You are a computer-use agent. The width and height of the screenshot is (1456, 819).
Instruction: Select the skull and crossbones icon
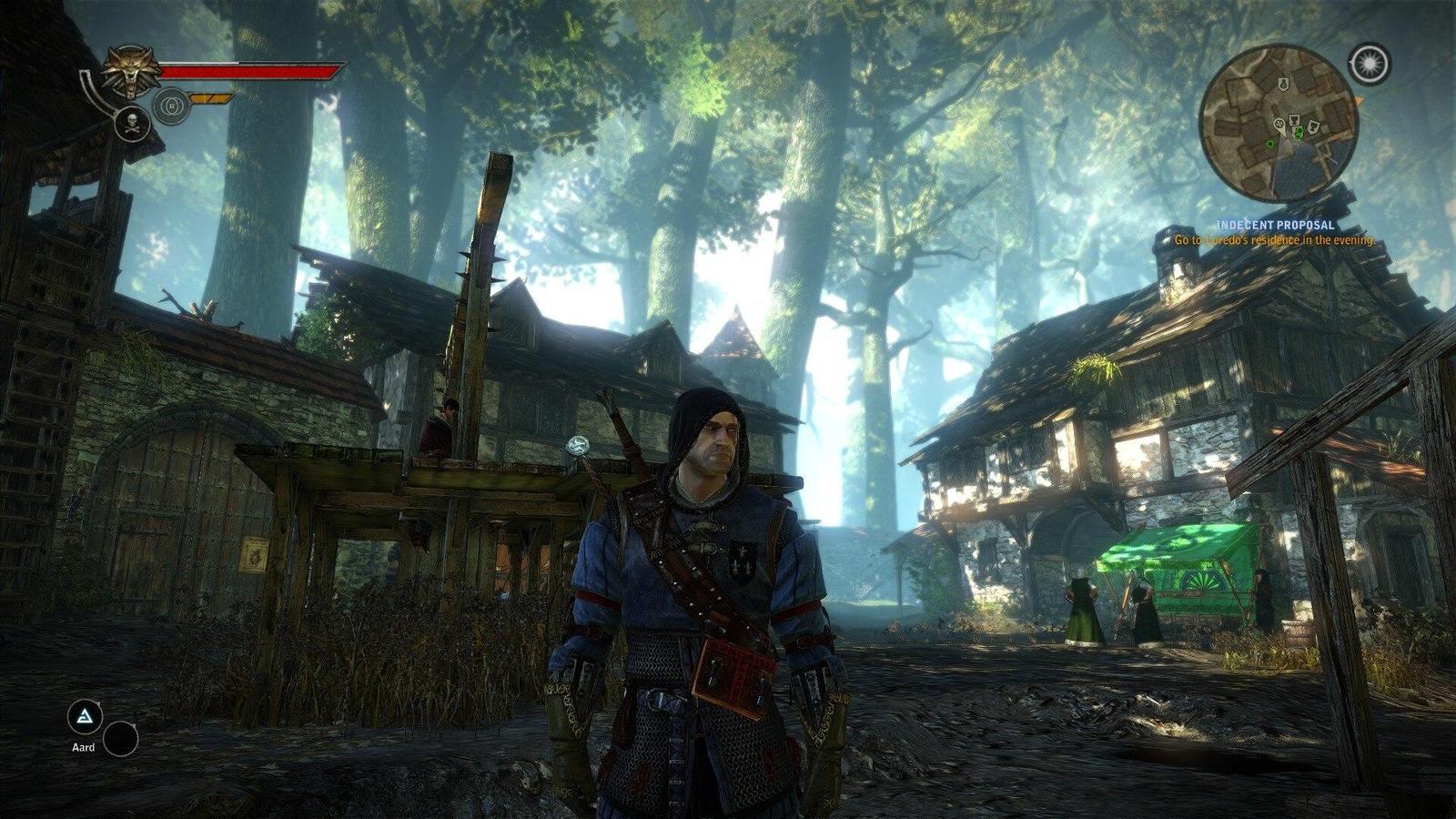point(133,123)
